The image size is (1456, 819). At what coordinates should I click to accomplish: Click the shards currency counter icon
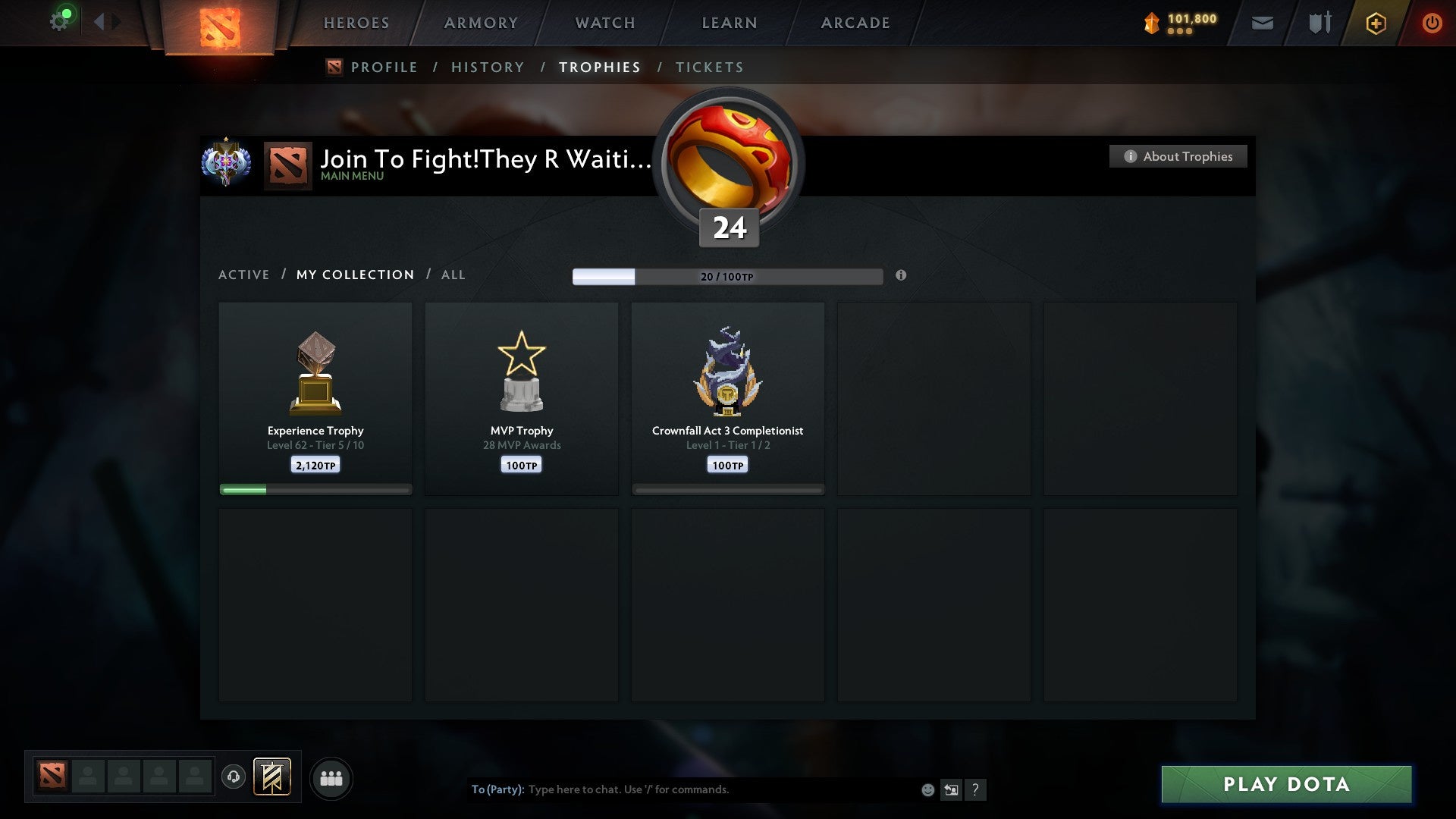pos(1151,23)
